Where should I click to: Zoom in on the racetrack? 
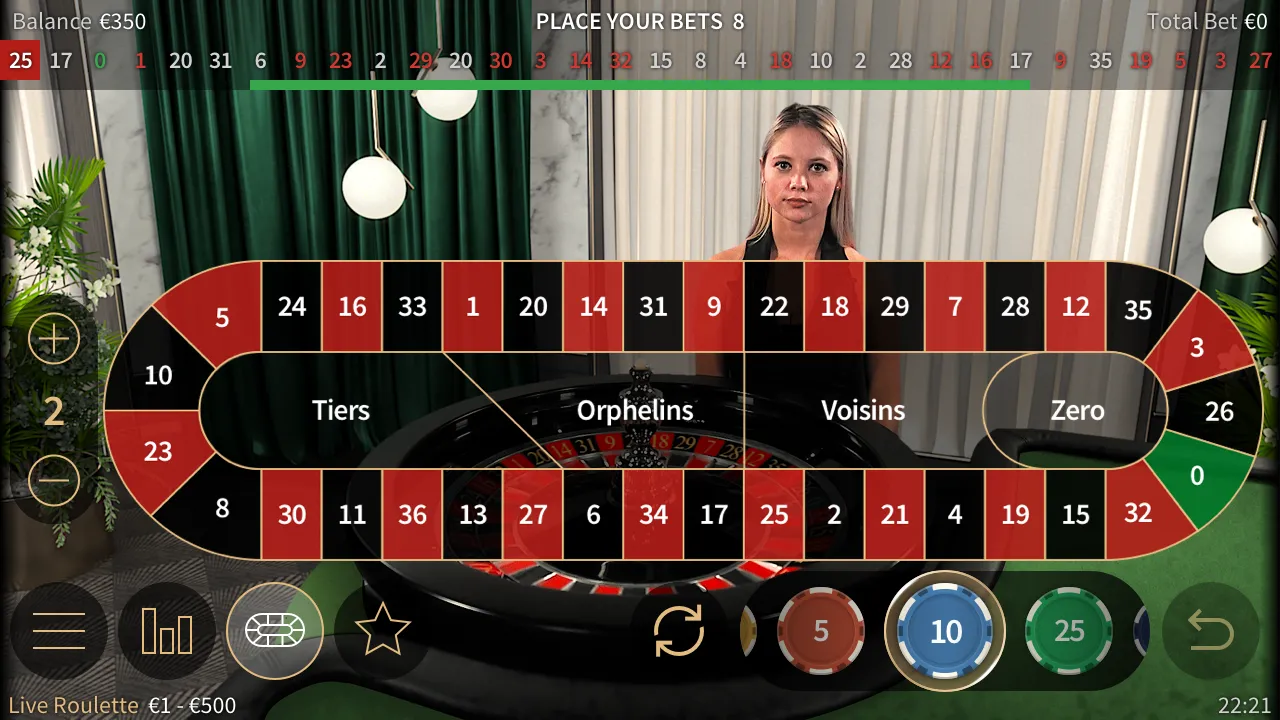click(x=54, y=338)
